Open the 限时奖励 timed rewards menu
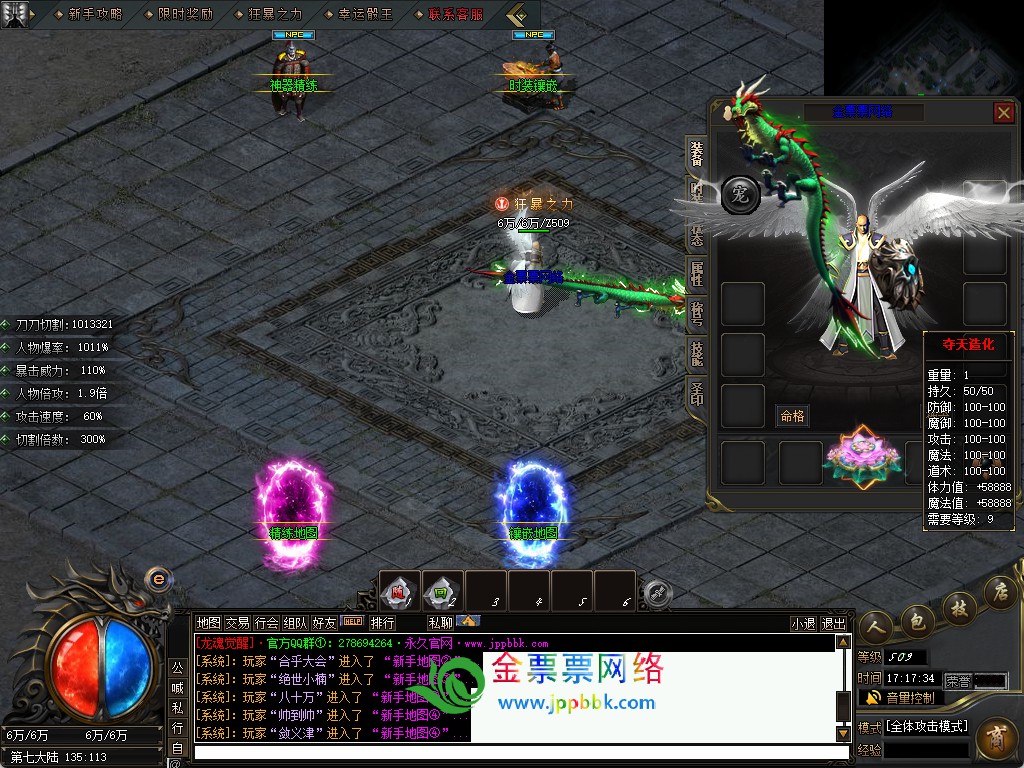 point(185,14)
